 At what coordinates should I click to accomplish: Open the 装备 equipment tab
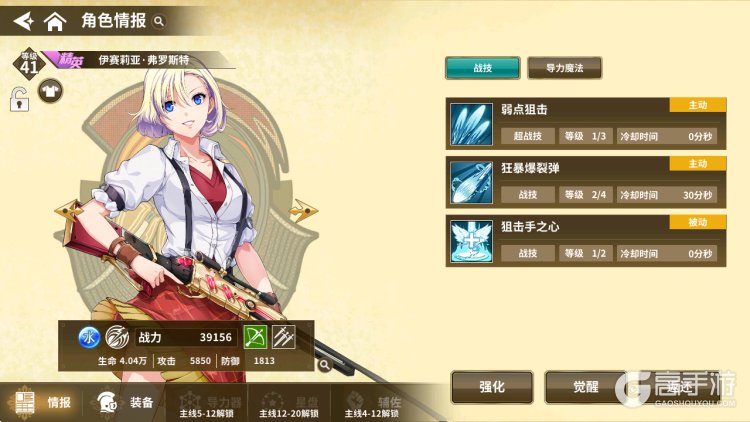click(x=129, y=403)
